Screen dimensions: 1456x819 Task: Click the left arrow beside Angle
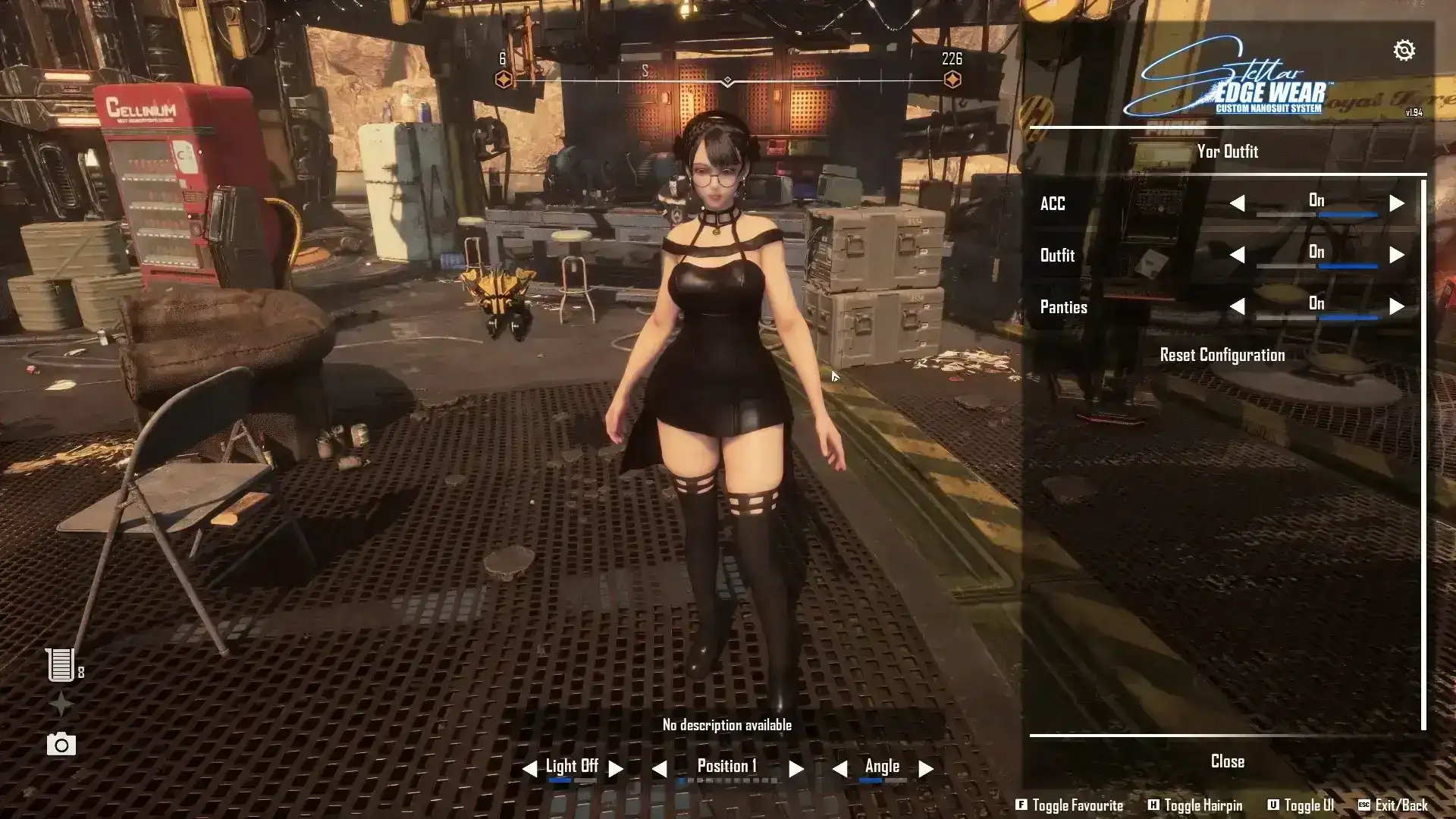(x=839, y=769)
